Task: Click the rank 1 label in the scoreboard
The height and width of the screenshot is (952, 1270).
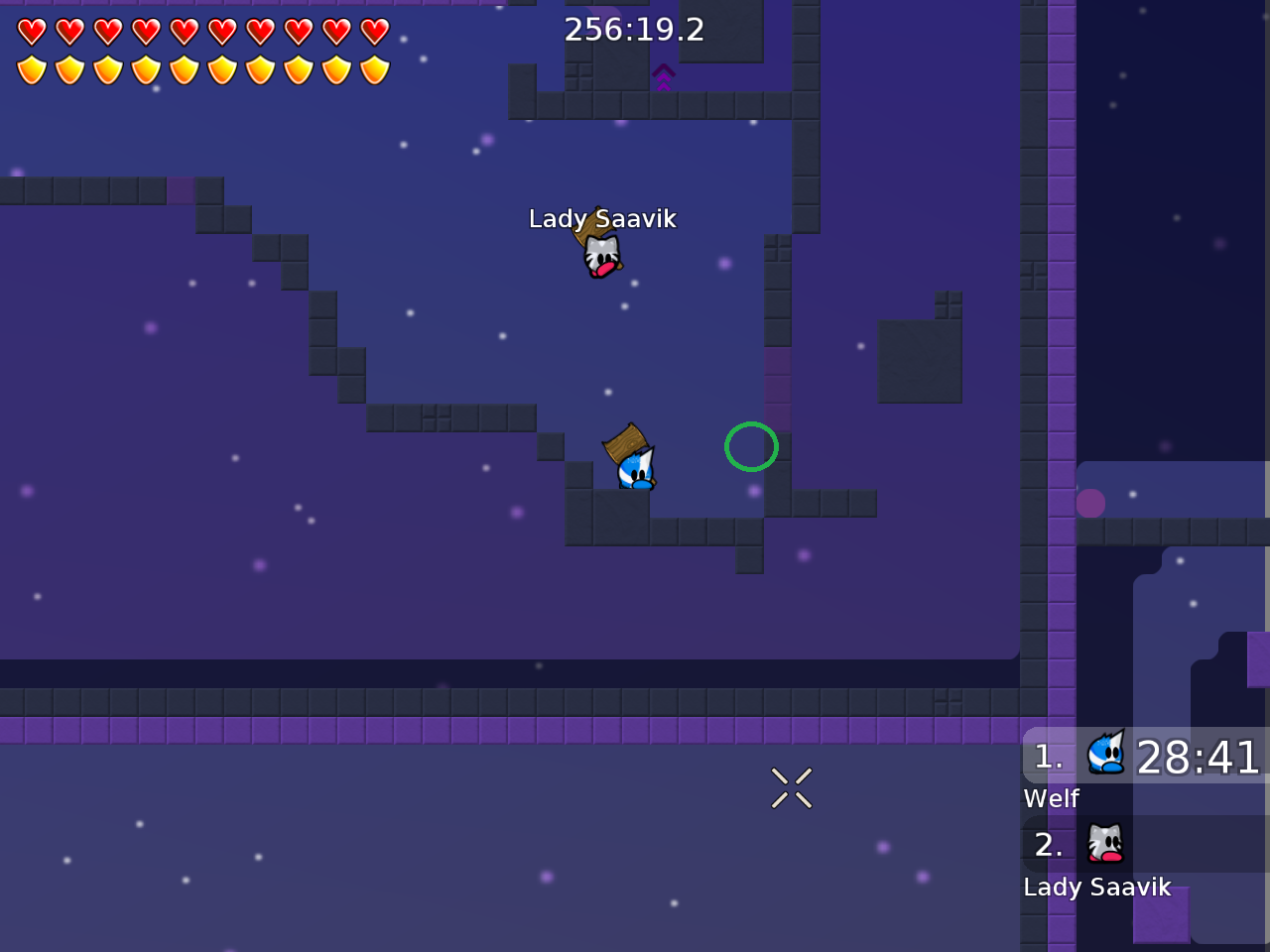Action: pyautogui.click(x=1049, y=757)
